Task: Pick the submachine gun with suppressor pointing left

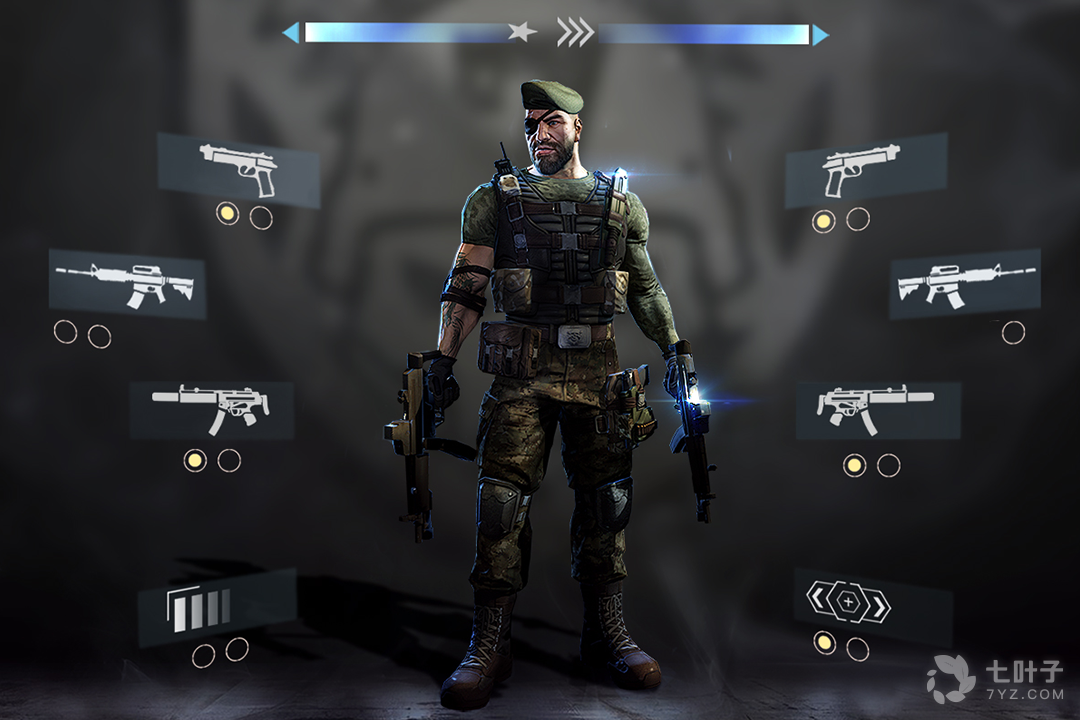Action: [211, 409]
